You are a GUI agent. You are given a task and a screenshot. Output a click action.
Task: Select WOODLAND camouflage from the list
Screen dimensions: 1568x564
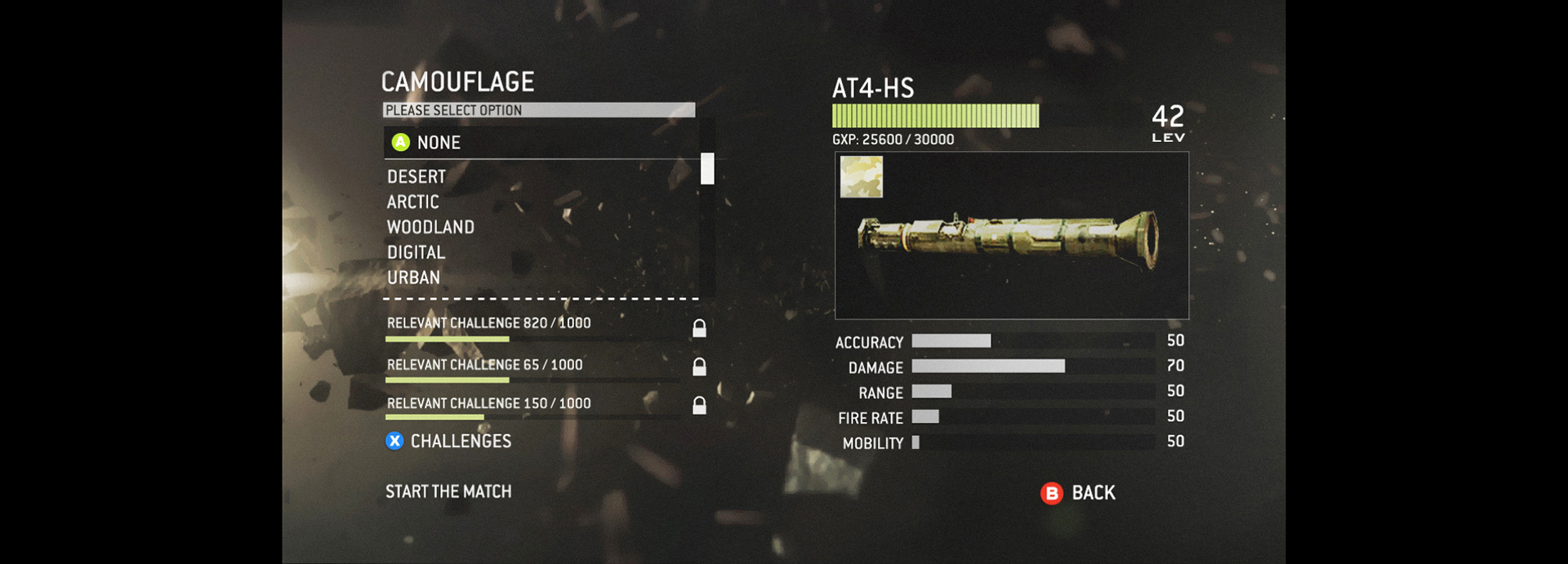[430, 228]
